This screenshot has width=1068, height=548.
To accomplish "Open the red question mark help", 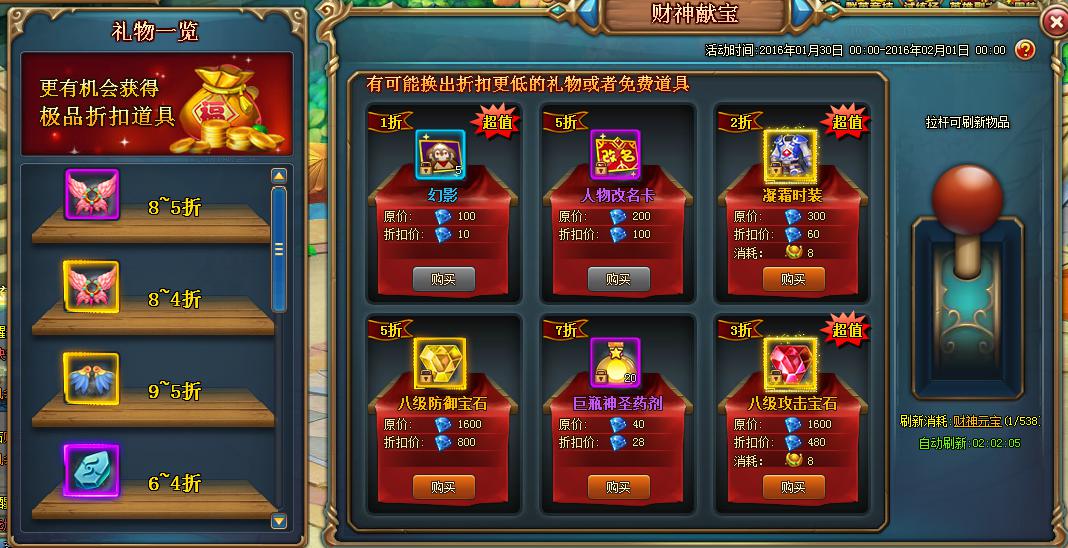I will pyautogui.click(x=1024, y=49).
